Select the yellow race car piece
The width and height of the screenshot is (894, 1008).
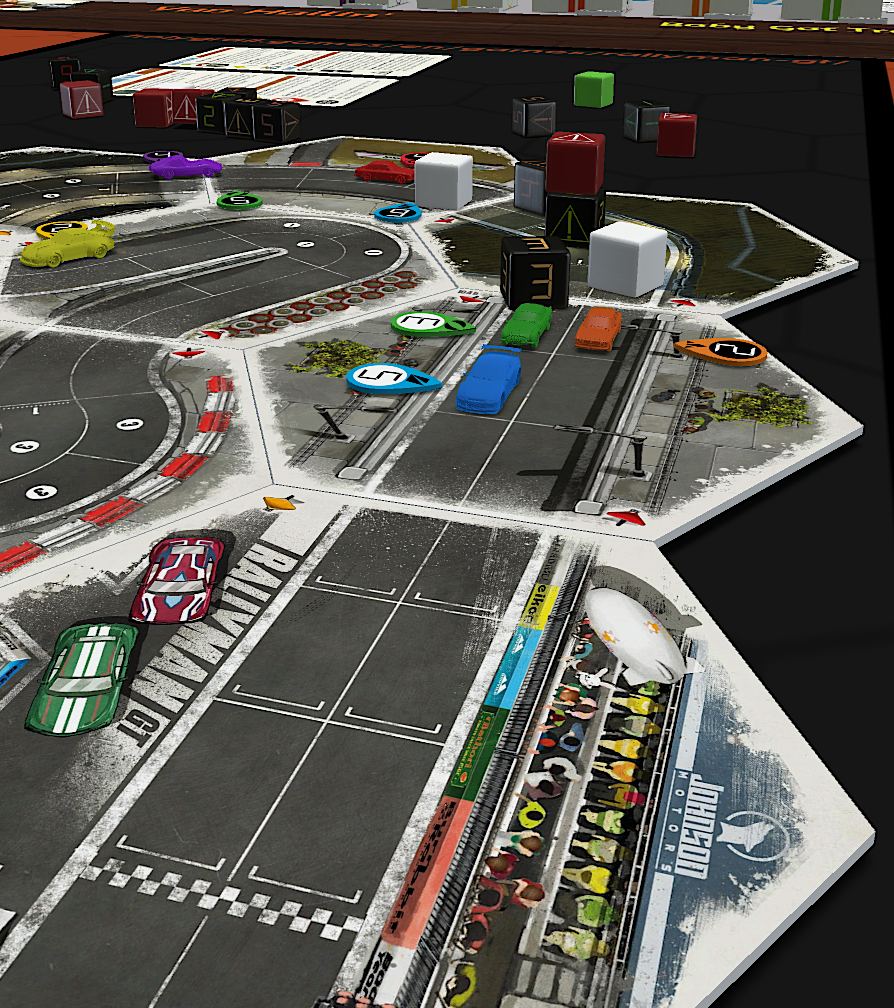tap(67, 245)
